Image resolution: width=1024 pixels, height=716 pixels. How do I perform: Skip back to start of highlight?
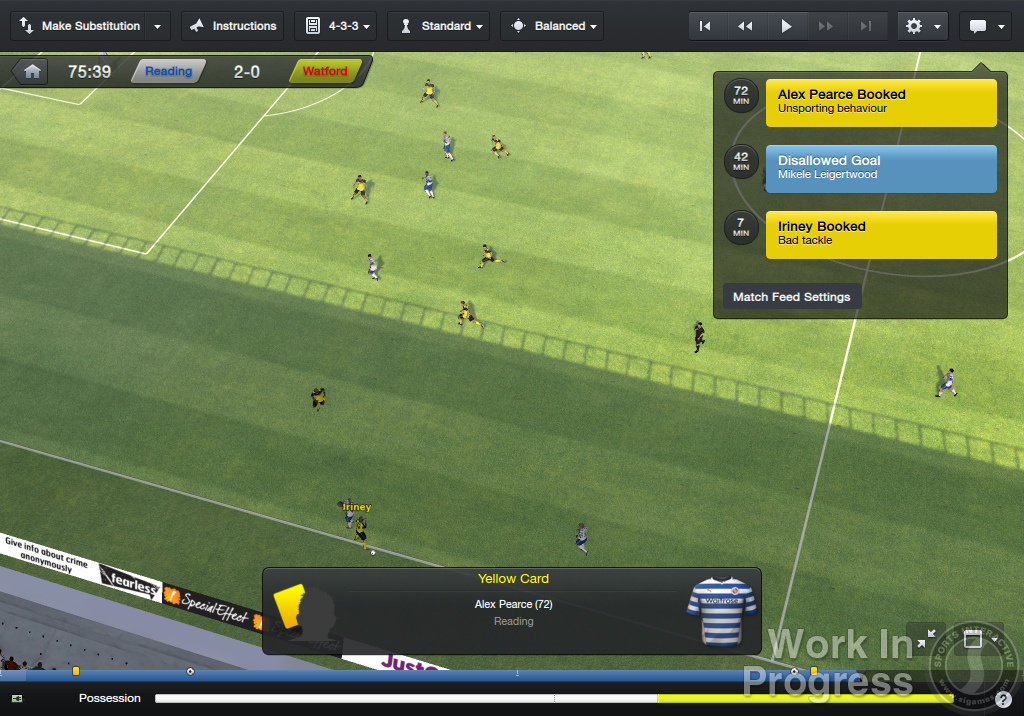(705, 26)
